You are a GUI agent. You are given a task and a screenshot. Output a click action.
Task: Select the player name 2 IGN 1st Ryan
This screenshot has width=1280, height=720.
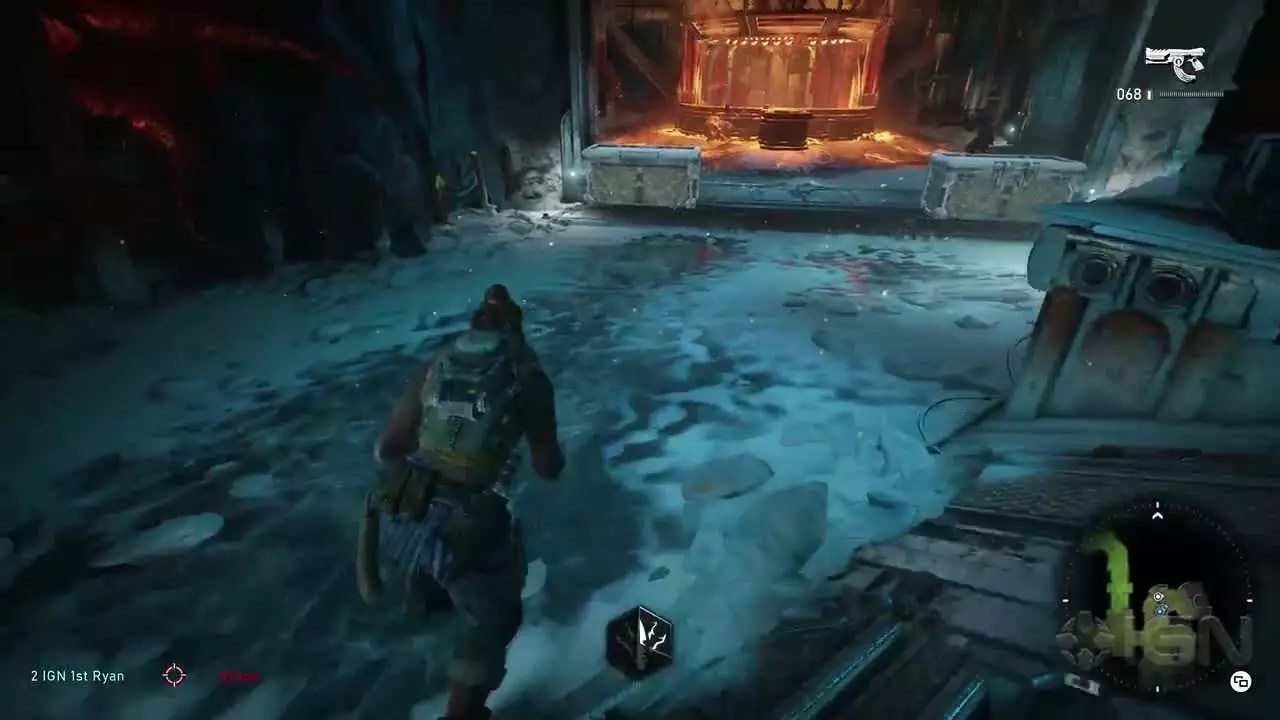(75, 676)
